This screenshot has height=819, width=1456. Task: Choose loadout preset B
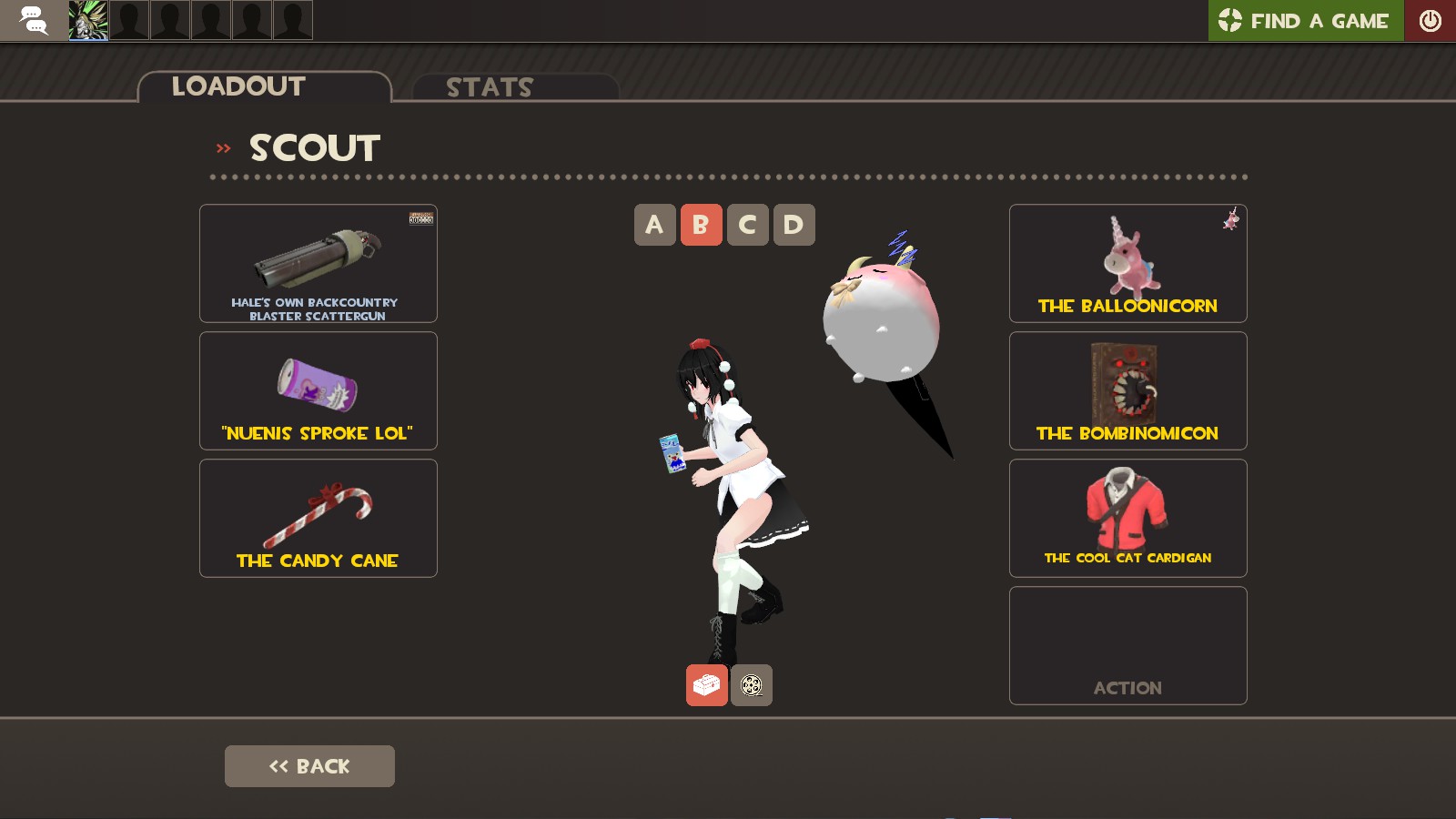pos(701,225)
